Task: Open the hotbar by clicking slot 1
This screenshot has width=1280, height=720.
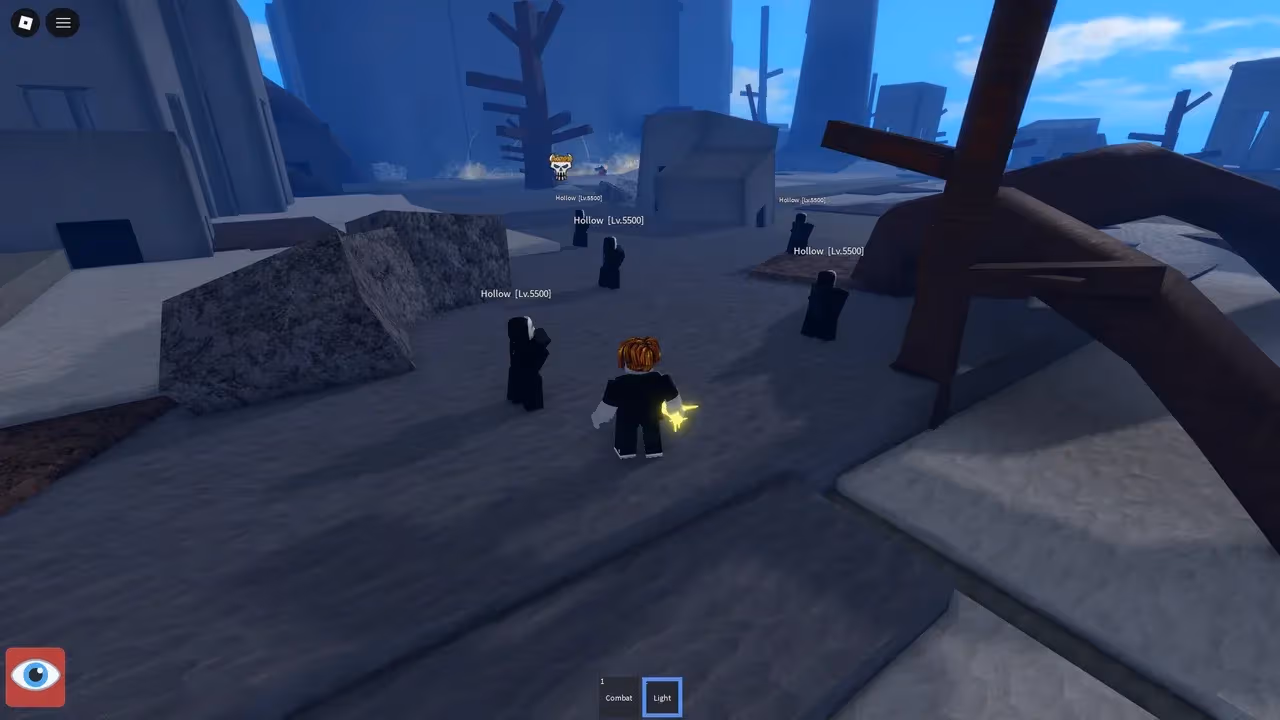Action: pos(618,697)
